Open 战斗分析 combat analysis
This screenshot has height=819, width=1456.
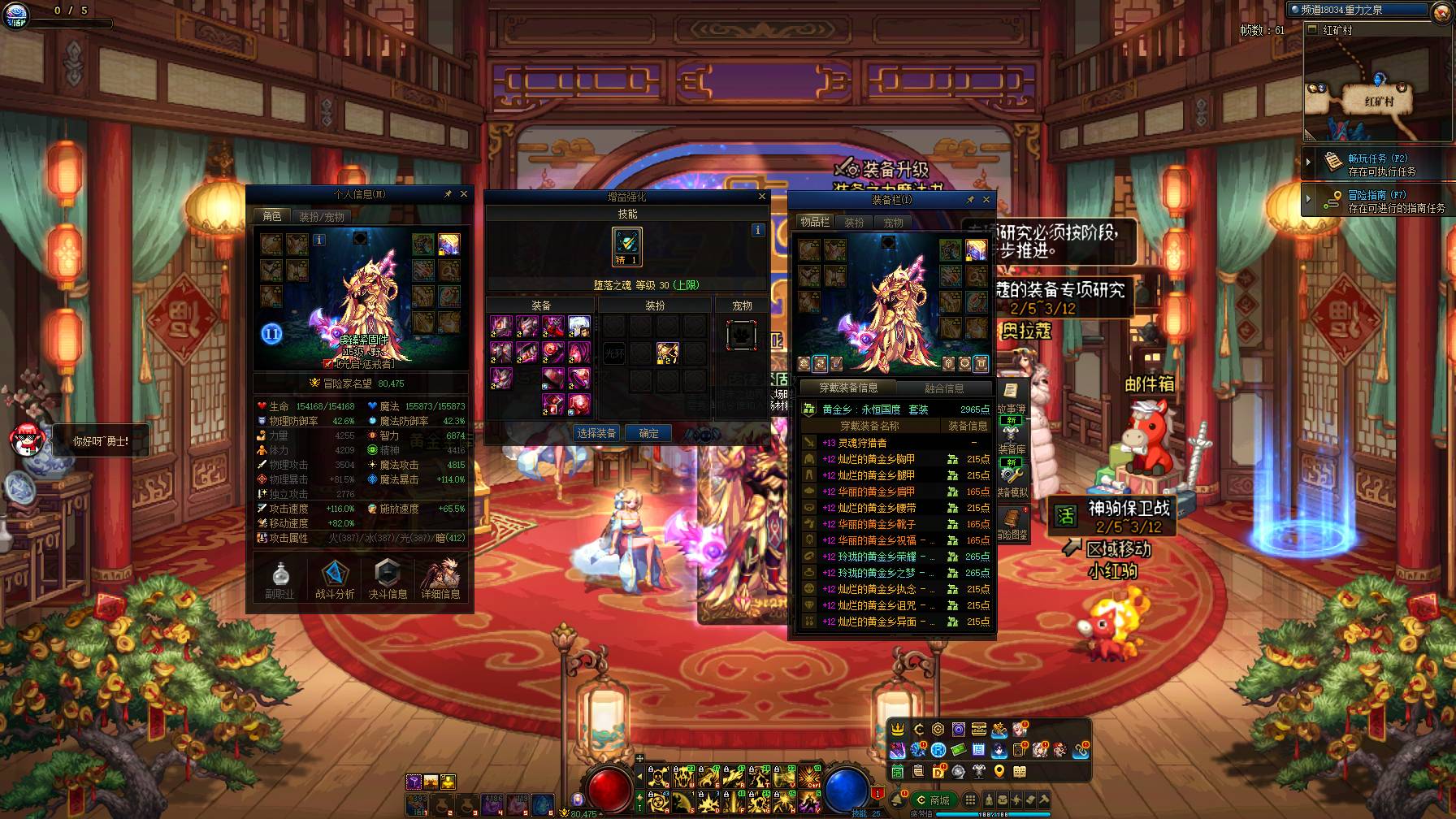(334, 580)
